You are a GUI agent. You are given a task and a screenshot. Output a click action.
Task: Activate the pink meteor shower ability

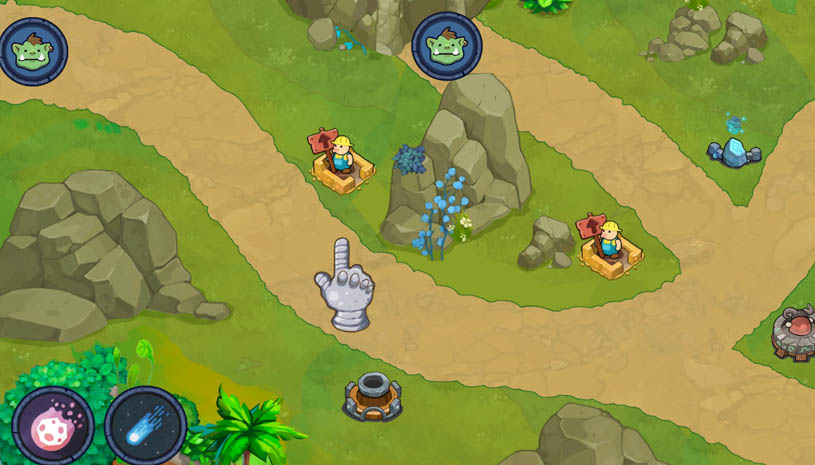pyautogui.click(x=53, y=426)
